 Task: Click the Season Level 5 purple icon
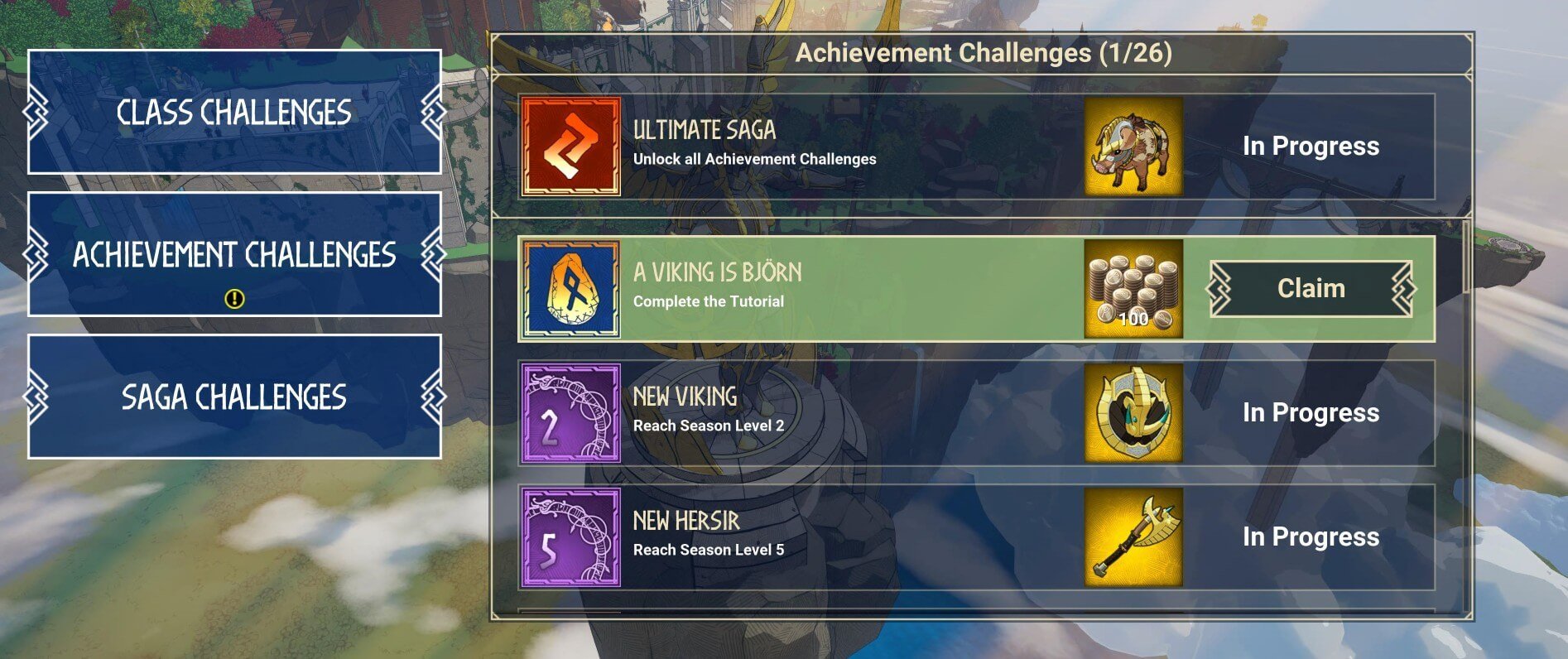(x=570, y=536)
